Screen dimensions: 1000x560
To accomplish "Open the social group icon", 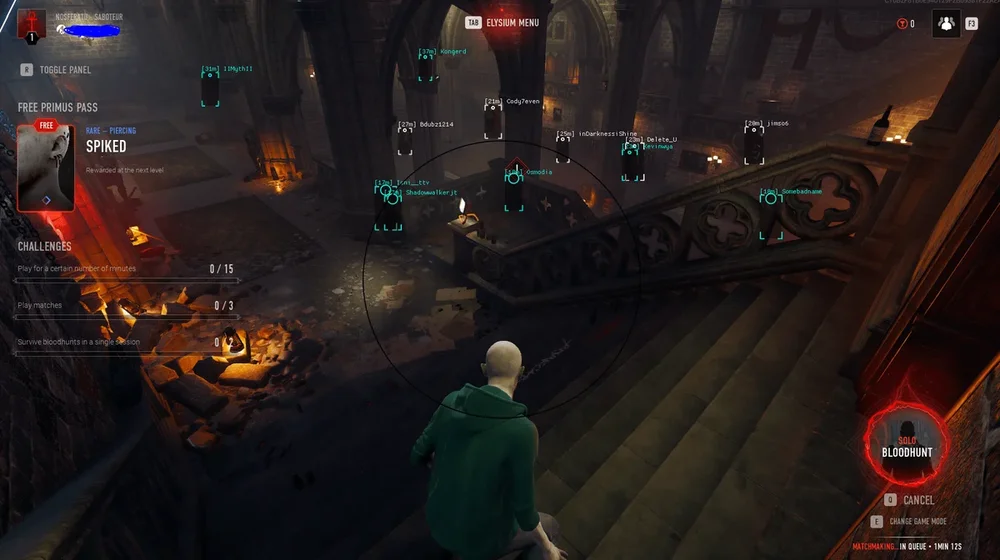I will (946, 23).
